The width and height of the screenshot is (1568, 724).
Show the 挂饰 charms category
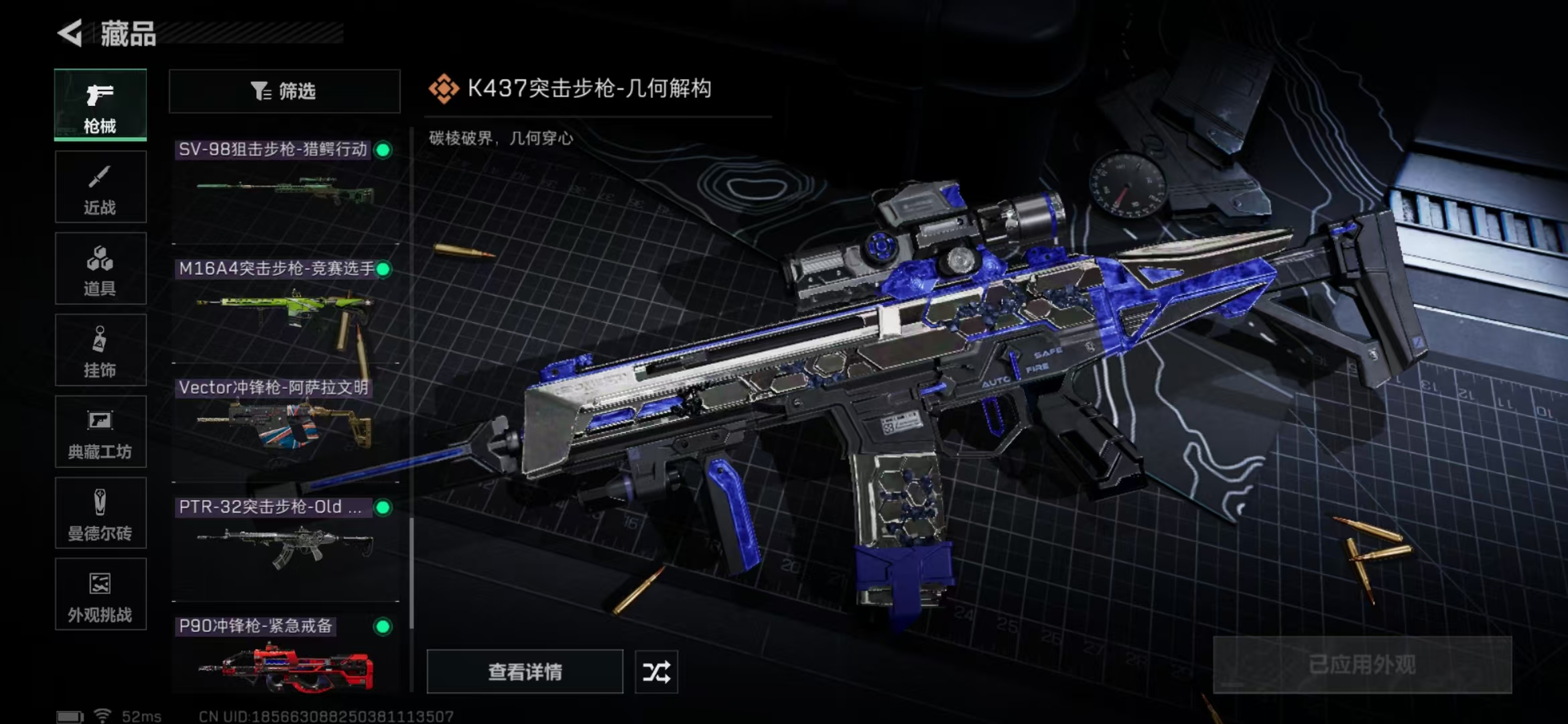click(101, 351)
